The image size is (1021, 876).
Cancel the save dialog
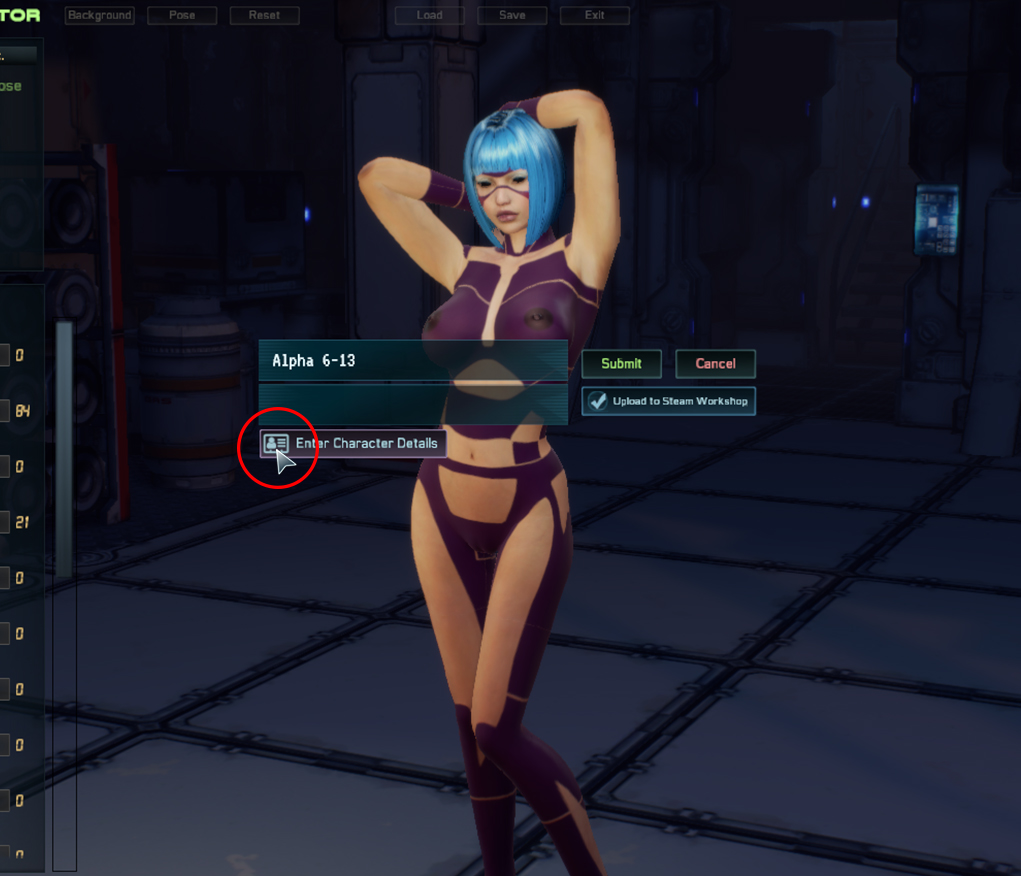715,364
